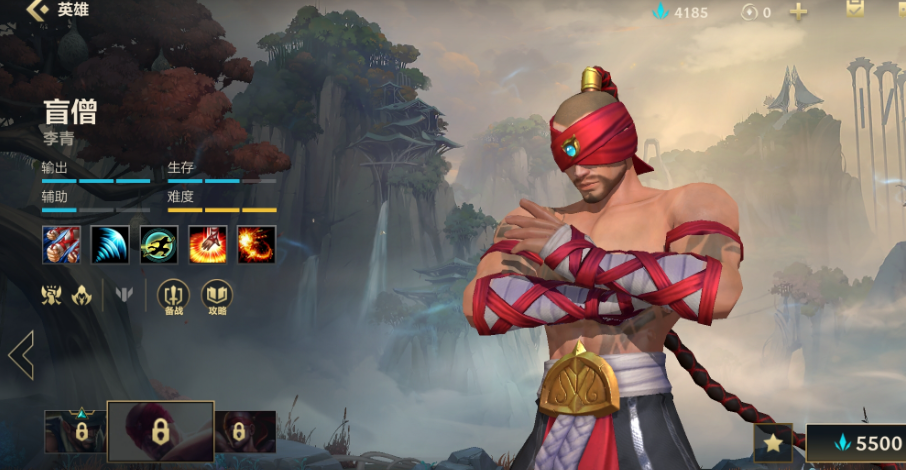906x470 pixels.
Task: Select the highlighted centre locked skin
Action: 160,431
